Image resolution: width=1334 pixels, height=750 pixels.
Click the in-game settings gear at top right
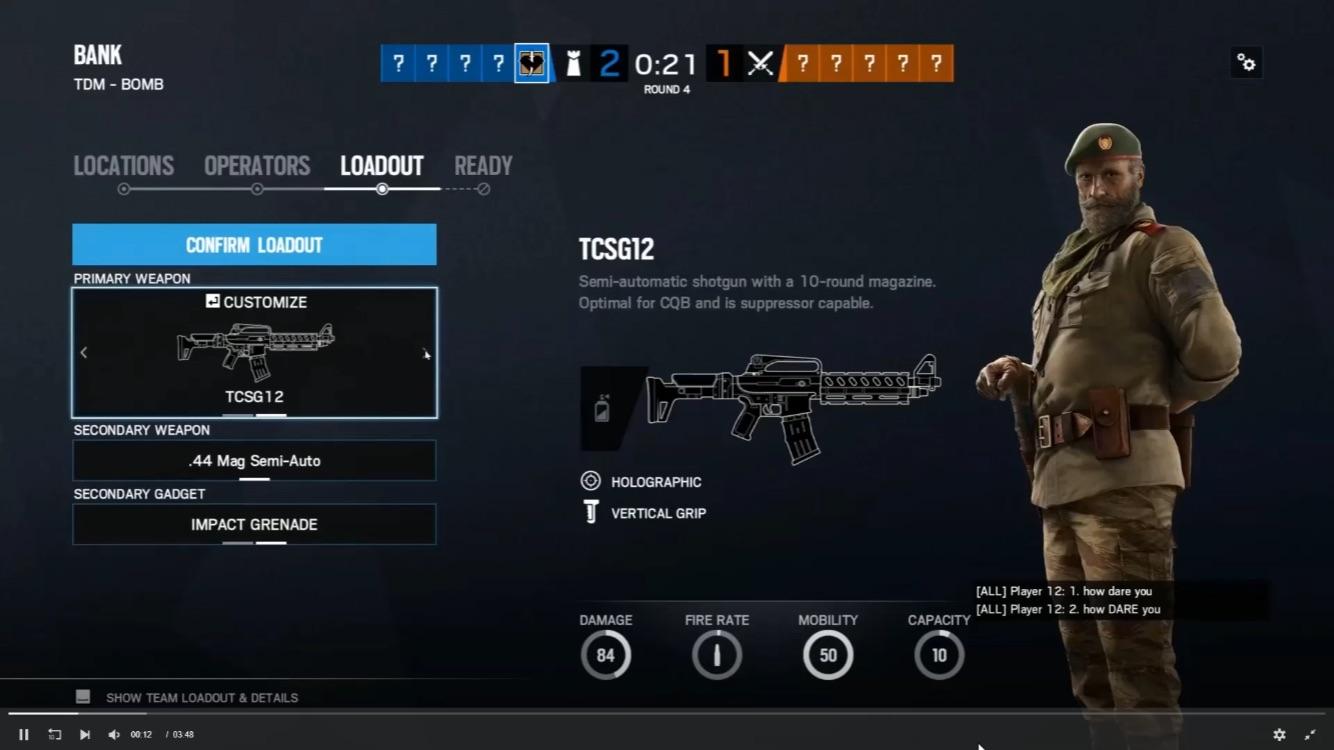(1246, 62)
